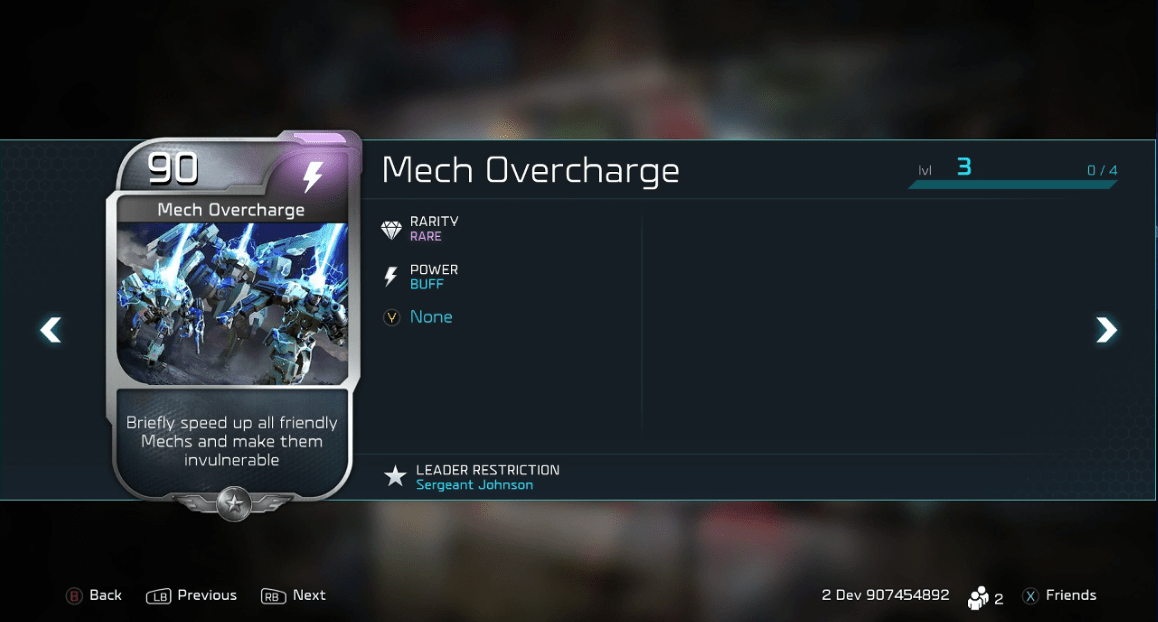1158x622 pixels.
Task: Open the Friends list
Action: tap(1059, 596)
